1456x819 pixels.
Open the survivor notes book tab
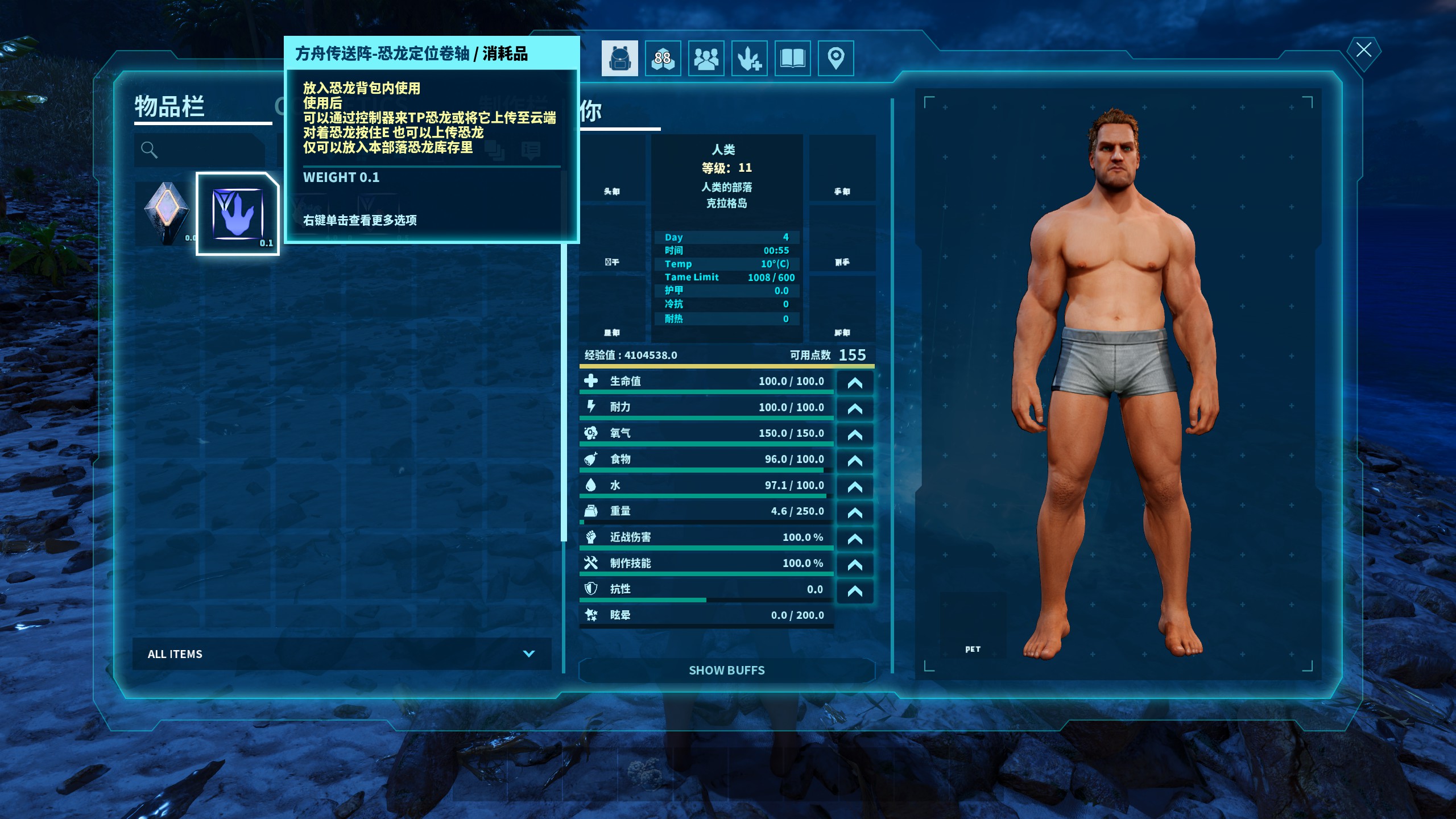point(792,58)
